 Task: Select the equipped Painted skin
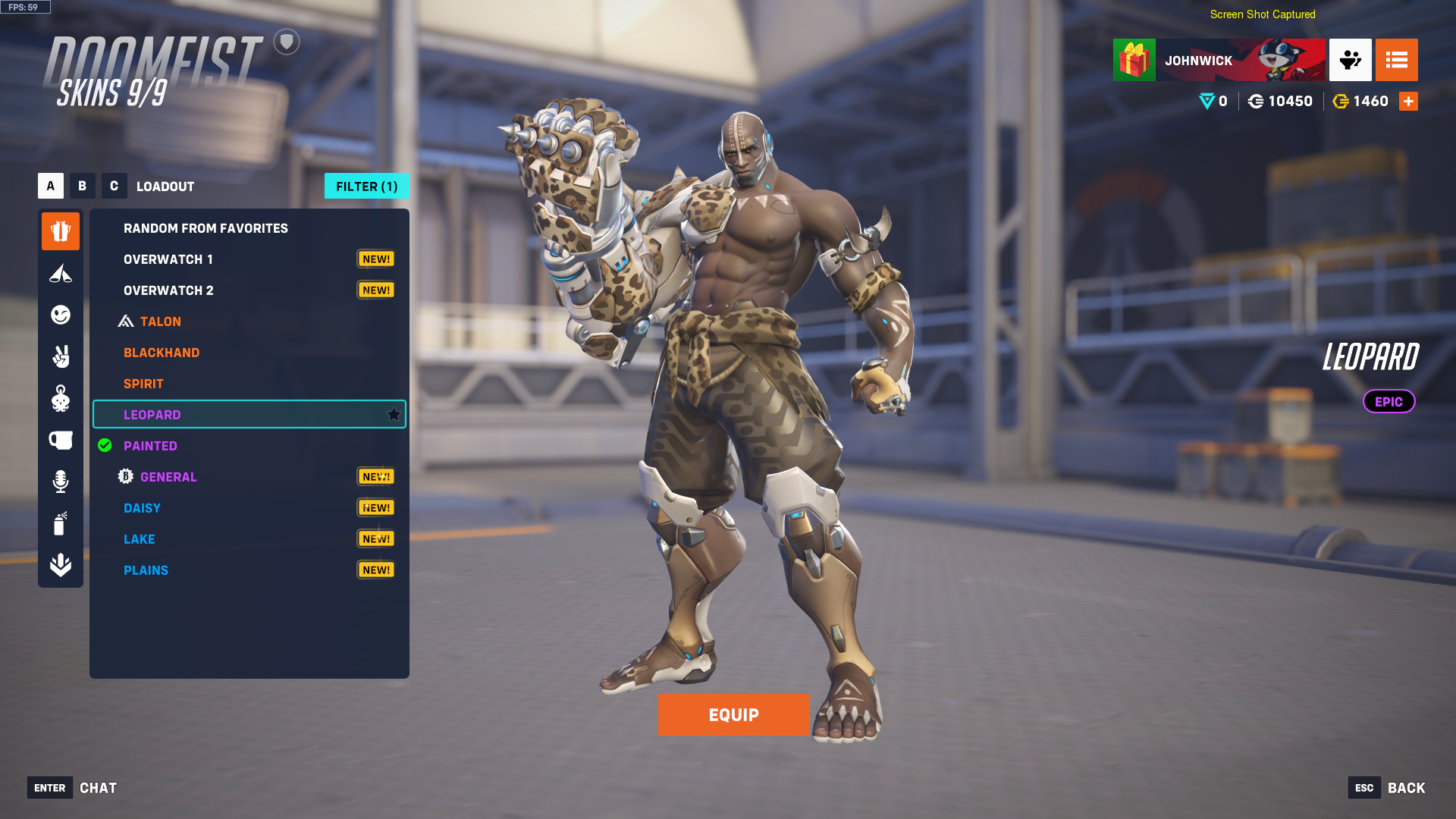coord(150,446)
